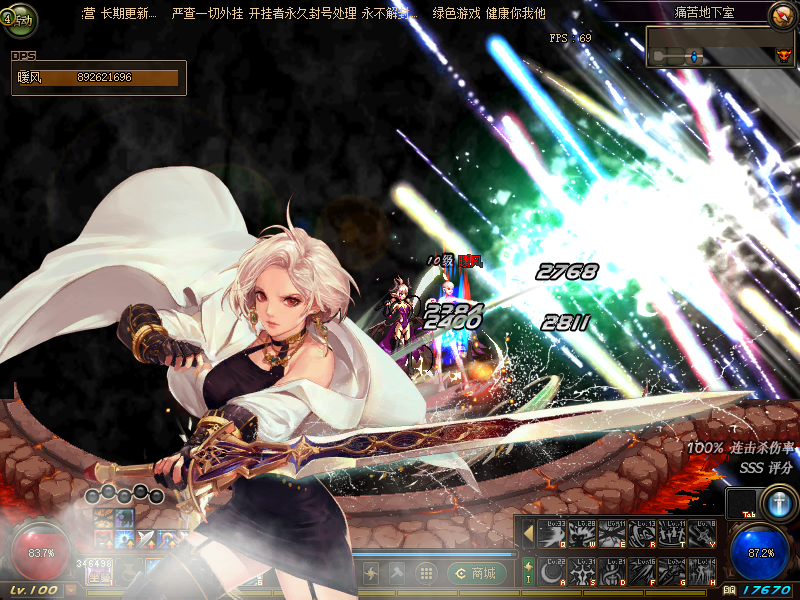Toggle the skill bar expand arrow
The image size is (800, 600).
point(528,534)
